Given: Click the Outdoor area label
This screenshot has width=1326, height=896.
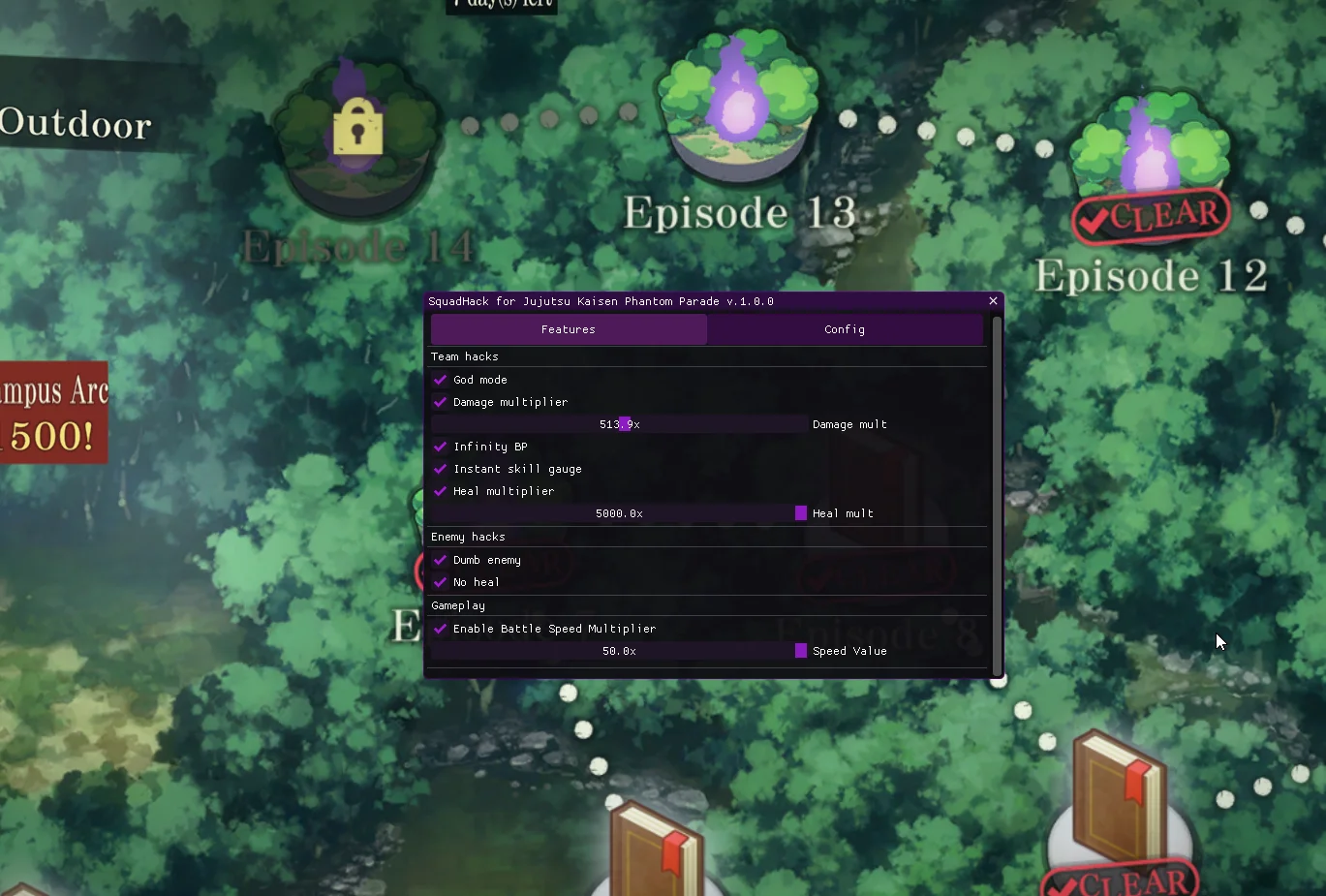Looking at the screenshot, I should [x=77, y=124].
